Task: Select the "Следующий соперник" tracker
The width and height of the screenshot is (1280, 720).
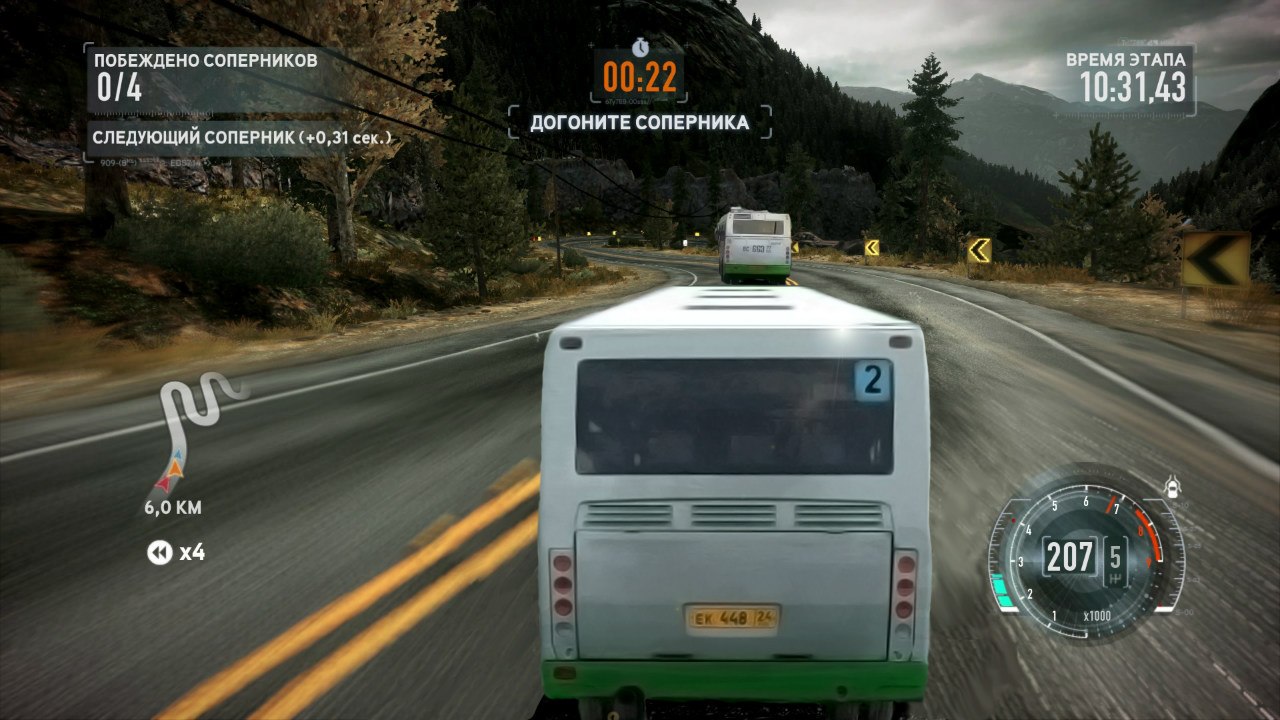Action: tap(241, 137)
